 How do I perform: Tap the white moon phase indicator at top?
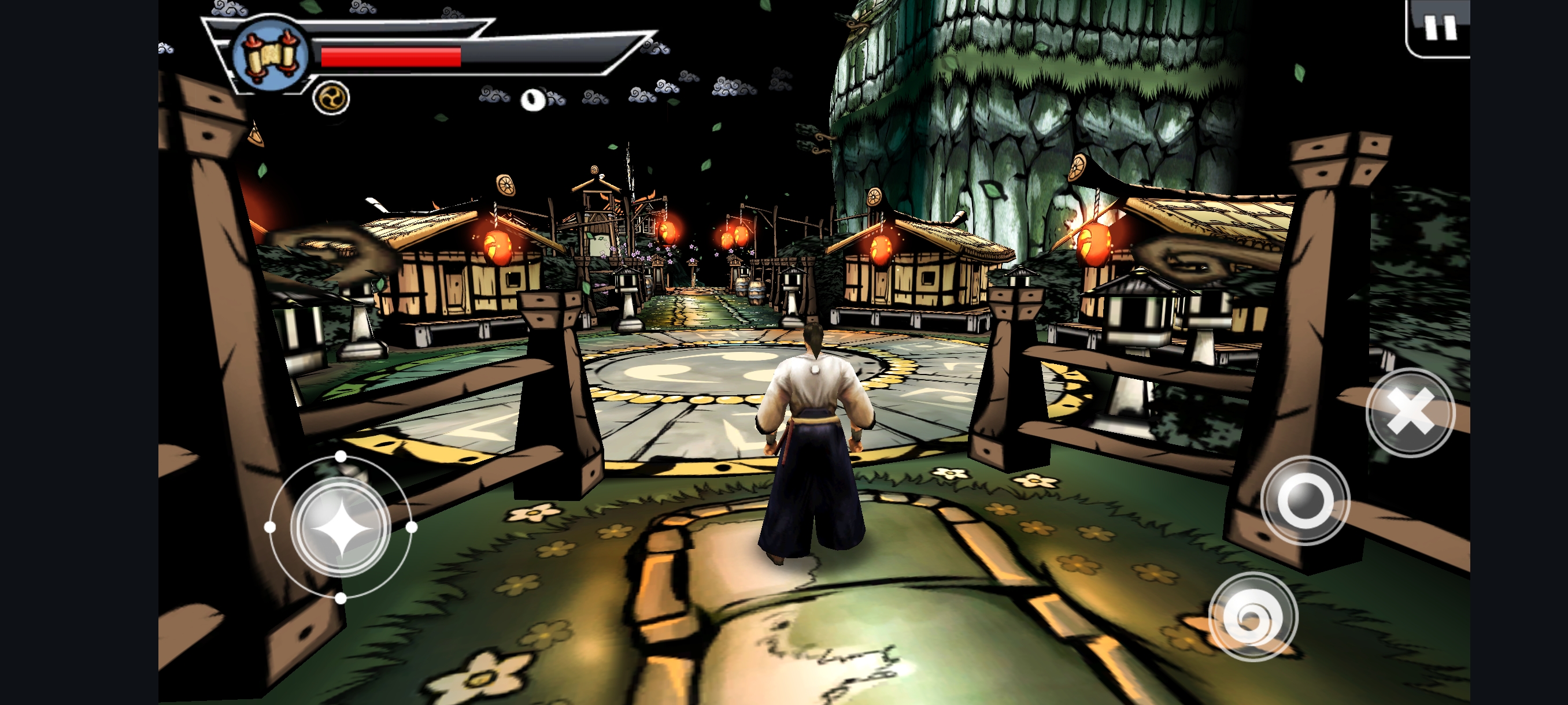click(x=532, y=101)
